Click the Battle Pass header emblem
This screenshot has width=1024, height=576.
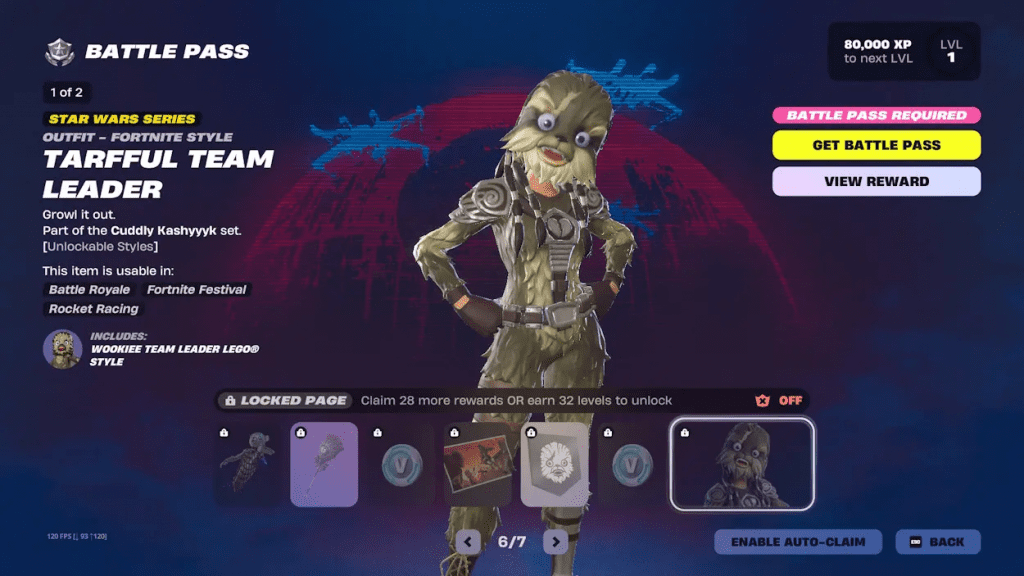point(60,52)
